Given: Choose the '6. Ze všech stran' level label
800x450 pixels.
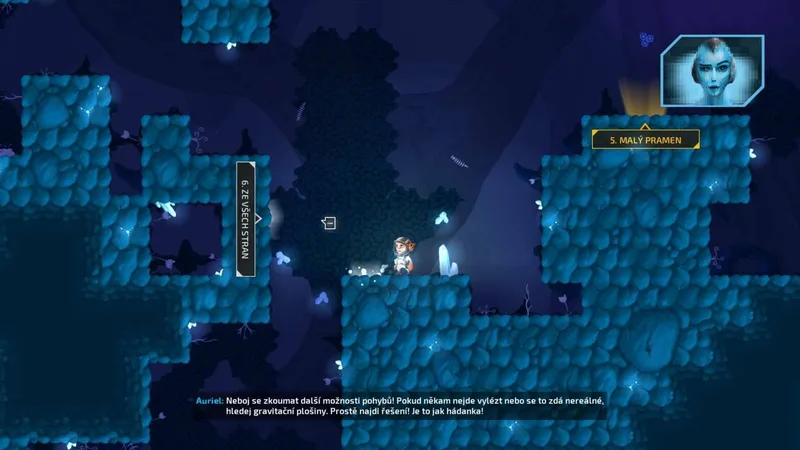Looking at the screenshot, I should pos(245,219).
